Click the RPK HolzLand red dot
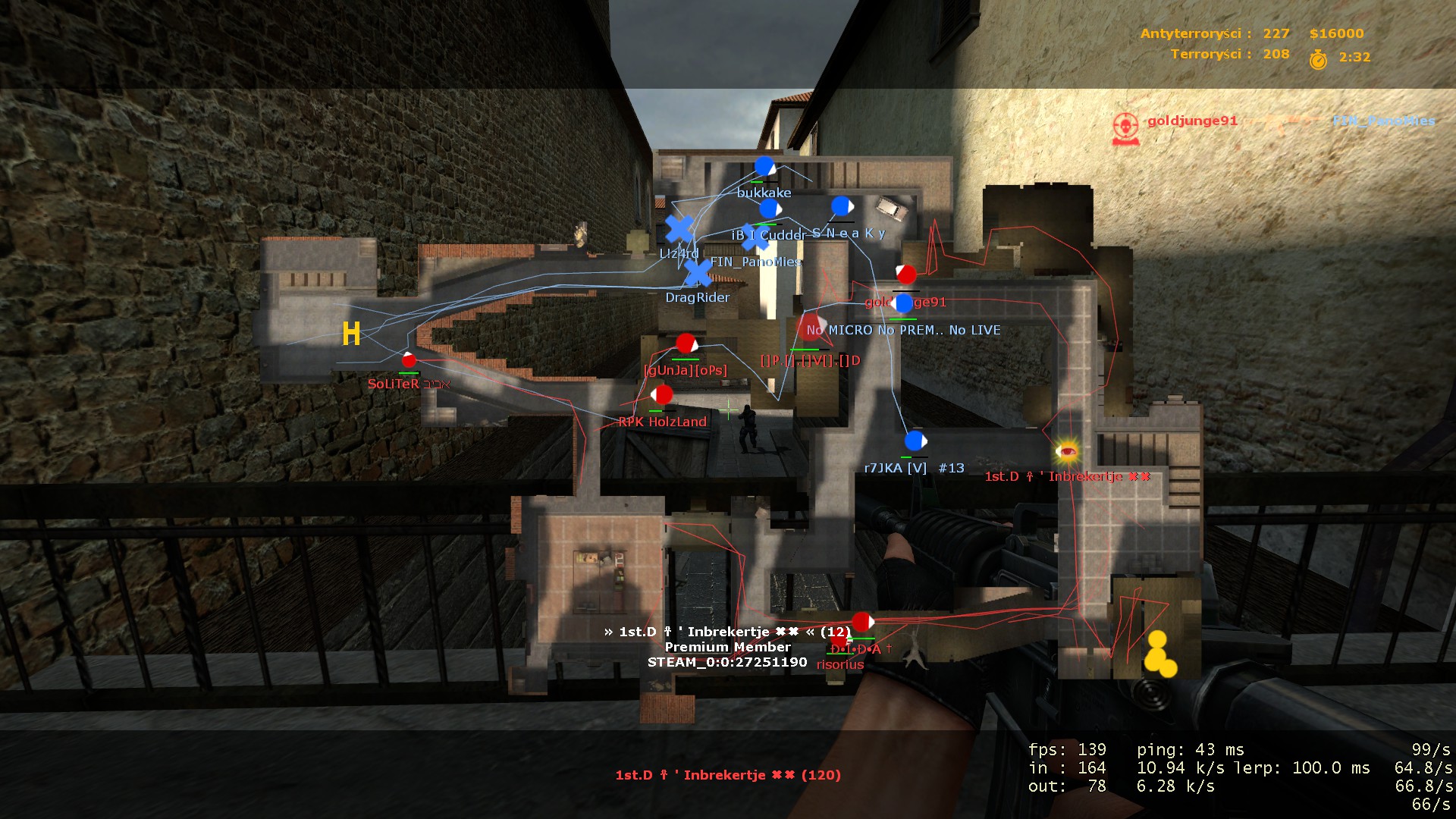The height and width of the screenshot is (819, 1456). coord(663,394)
